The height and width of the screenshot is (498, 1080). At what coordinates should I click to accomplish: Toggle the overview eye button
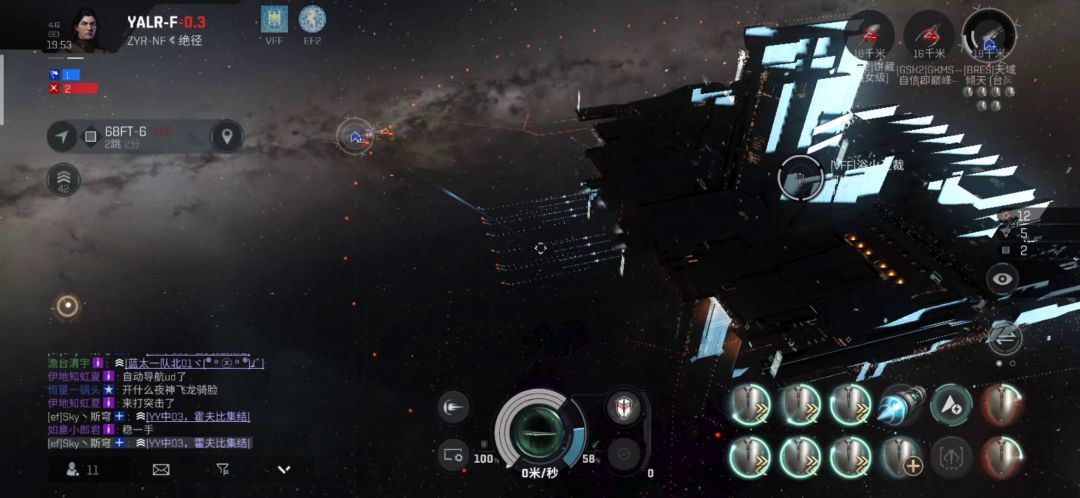[x=1002, y=280]
